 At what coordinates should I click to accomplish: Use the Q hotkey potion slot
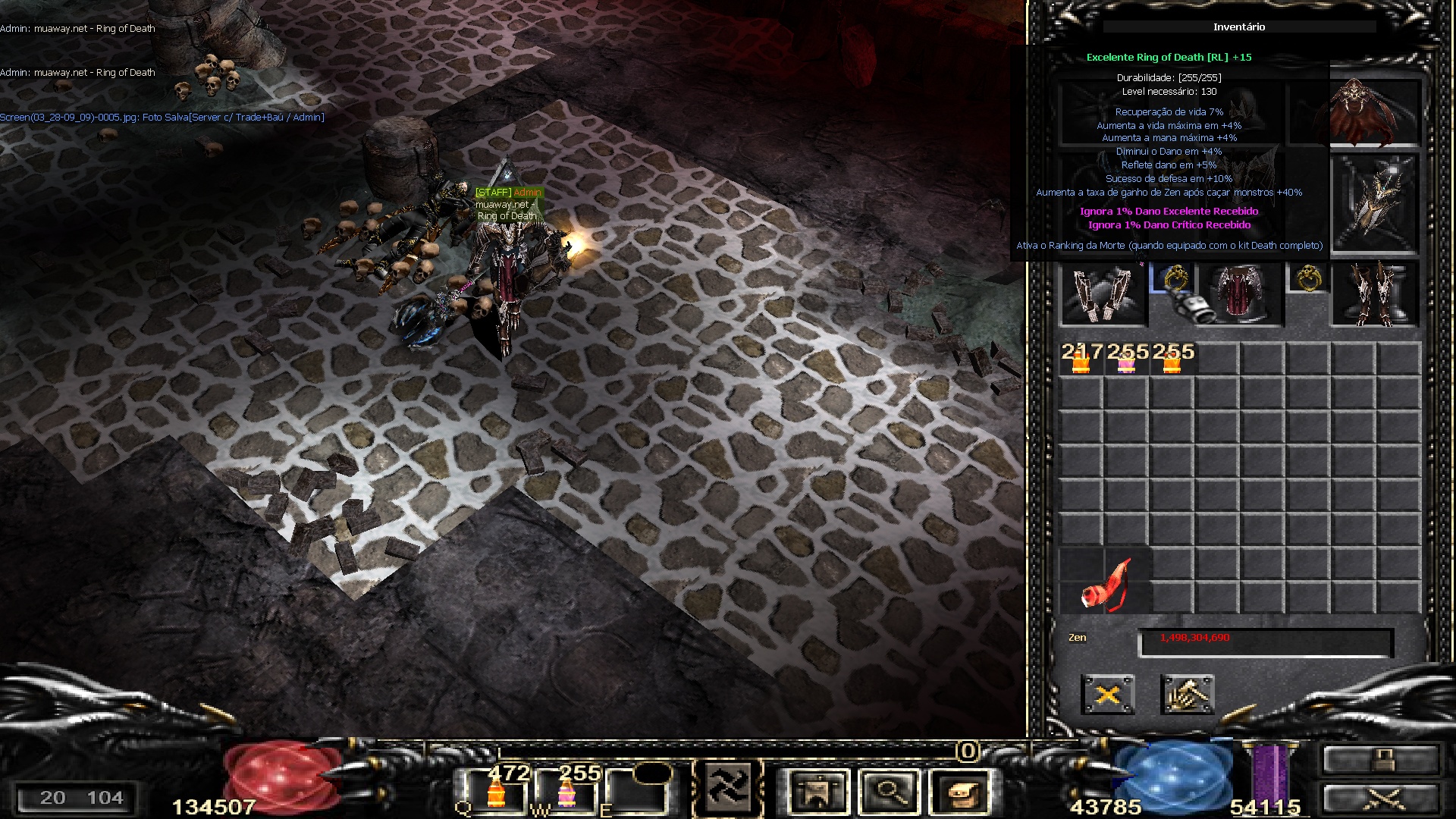[x=496, y=792]
